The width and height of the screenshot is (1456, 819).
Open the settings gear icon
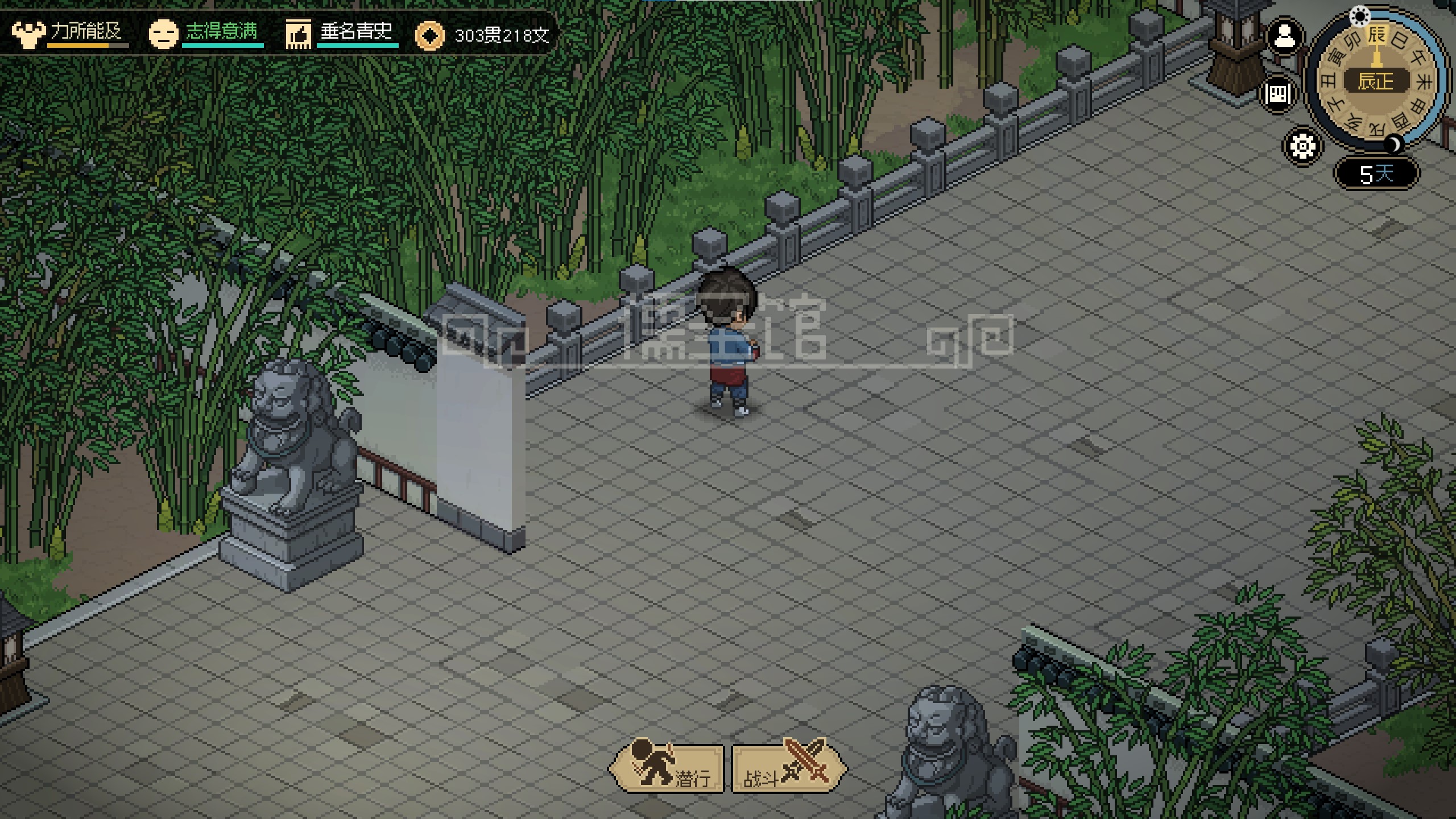pyautogui.click(x=1302, y=147)
